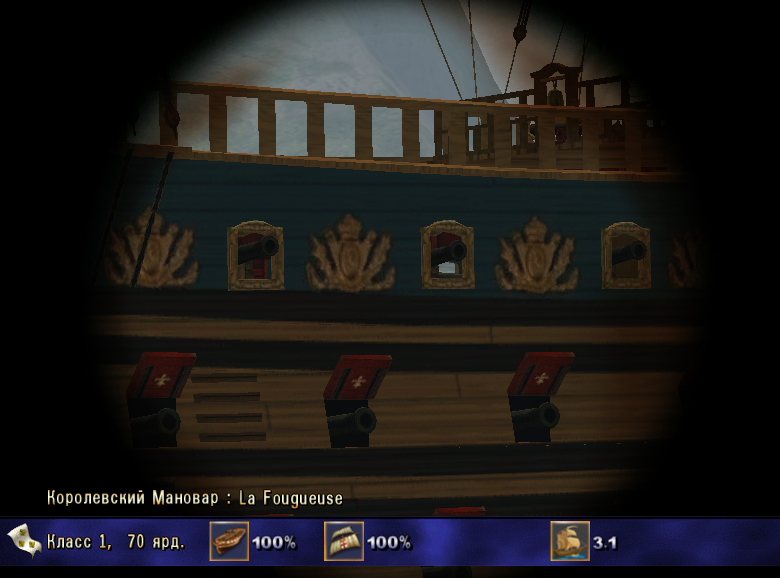Click the sails condition icon

click(x=344, y=541)
